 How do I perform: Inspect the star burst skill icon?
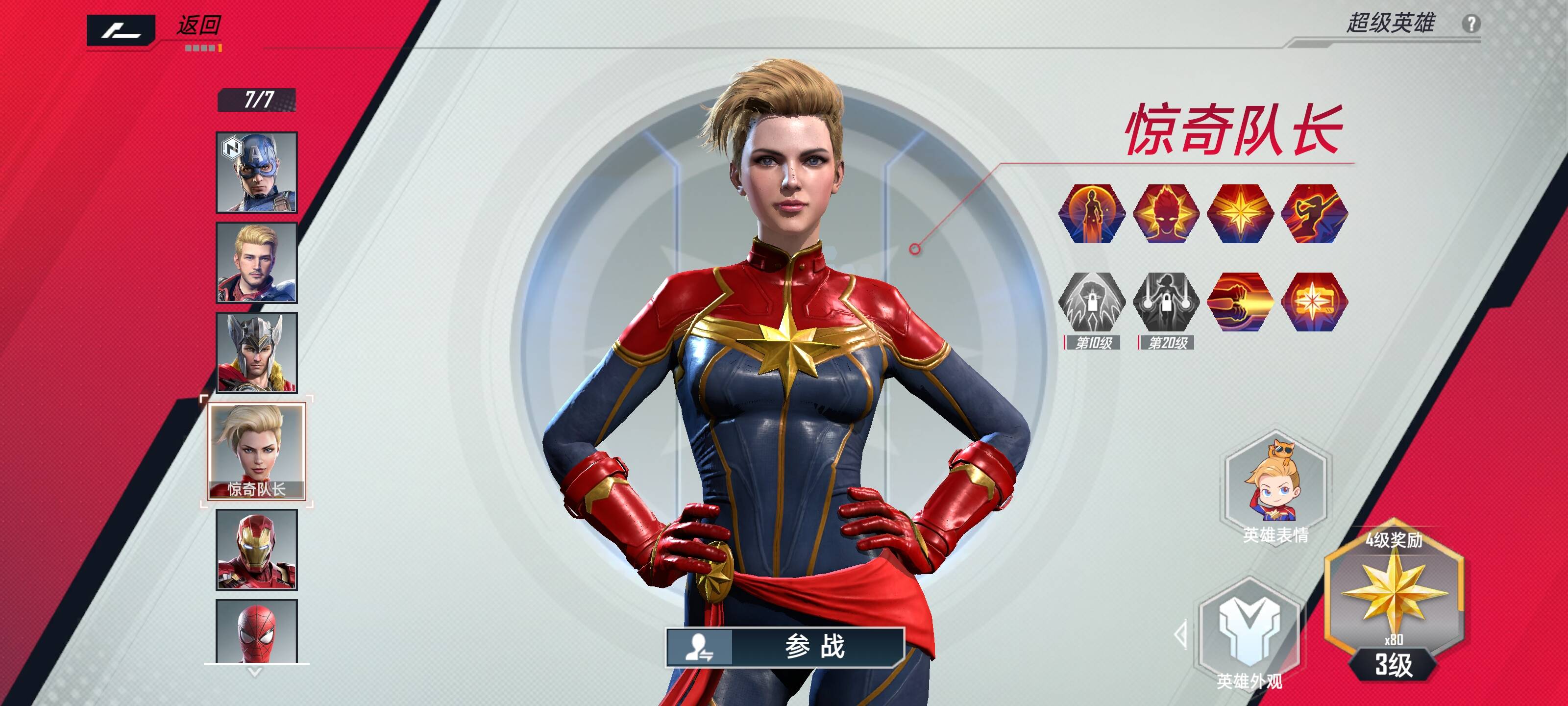tap(1314, 303)
